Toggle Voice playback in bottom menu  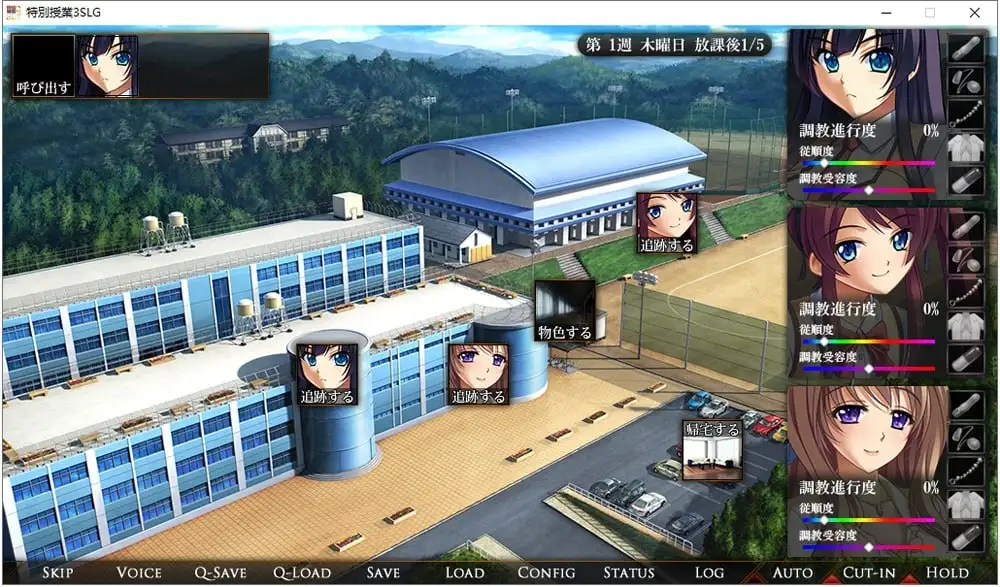click(138, 573)
